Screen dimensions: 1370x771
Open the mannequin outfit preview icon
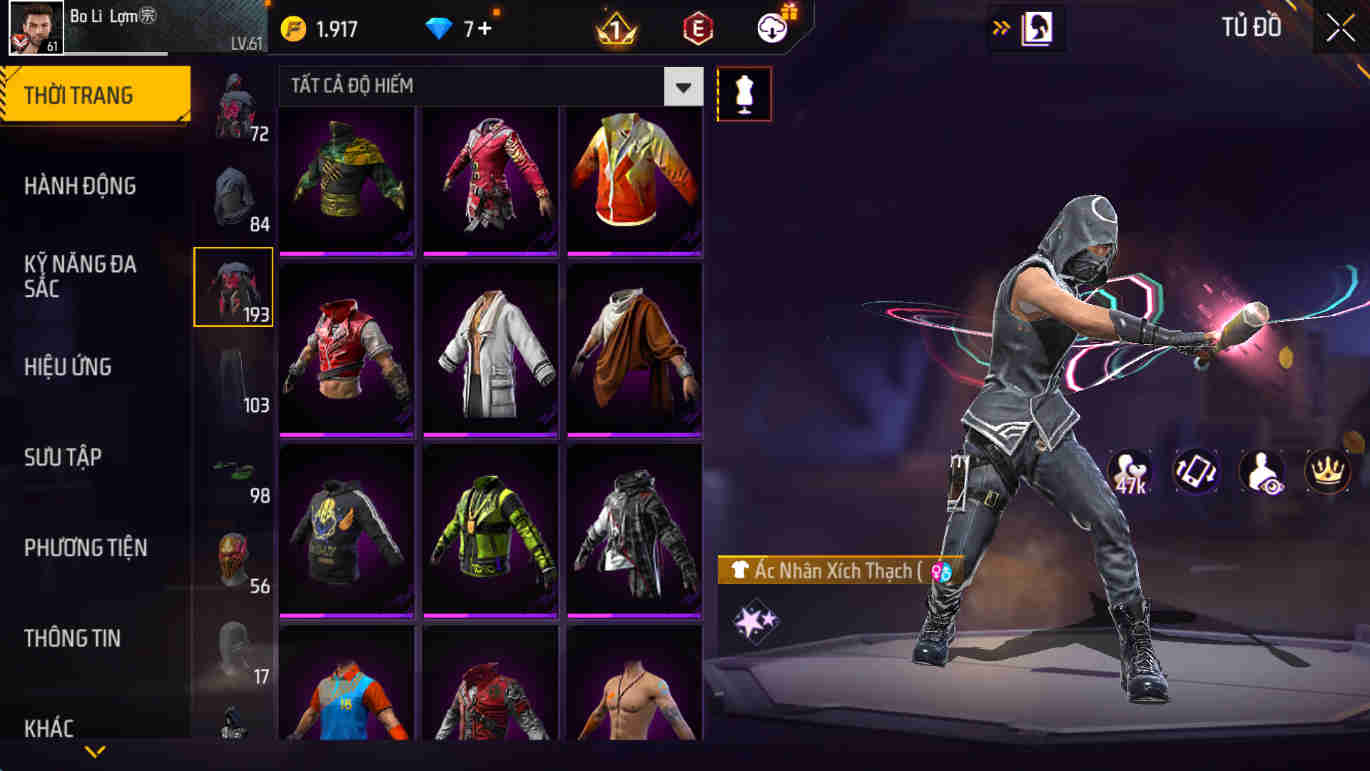742,93
